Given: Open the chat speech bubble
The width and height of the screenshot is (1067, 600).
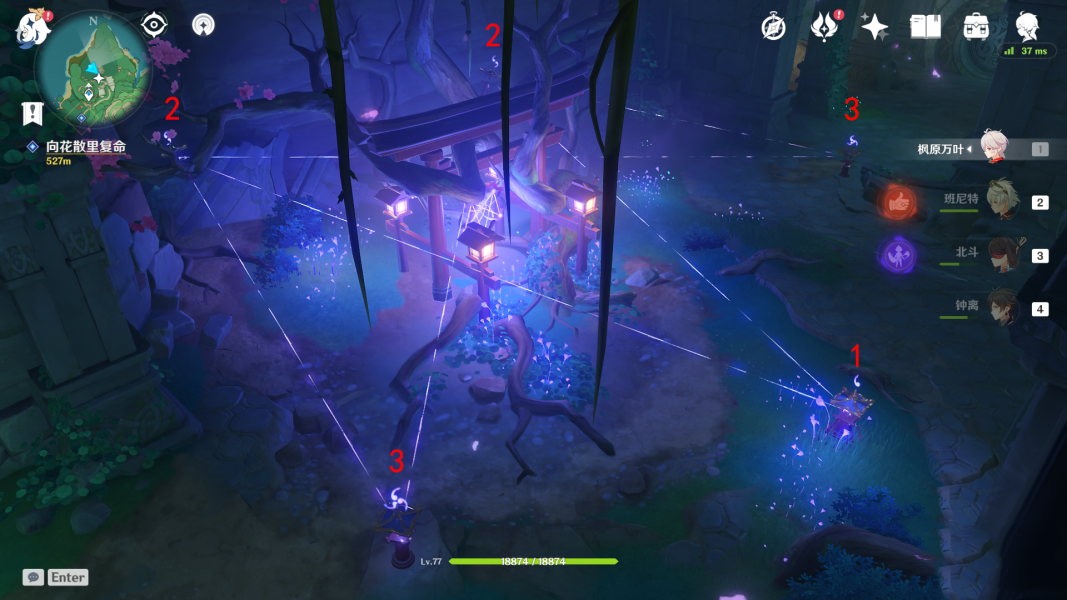Looking at the screenshot, I should 33,577.
